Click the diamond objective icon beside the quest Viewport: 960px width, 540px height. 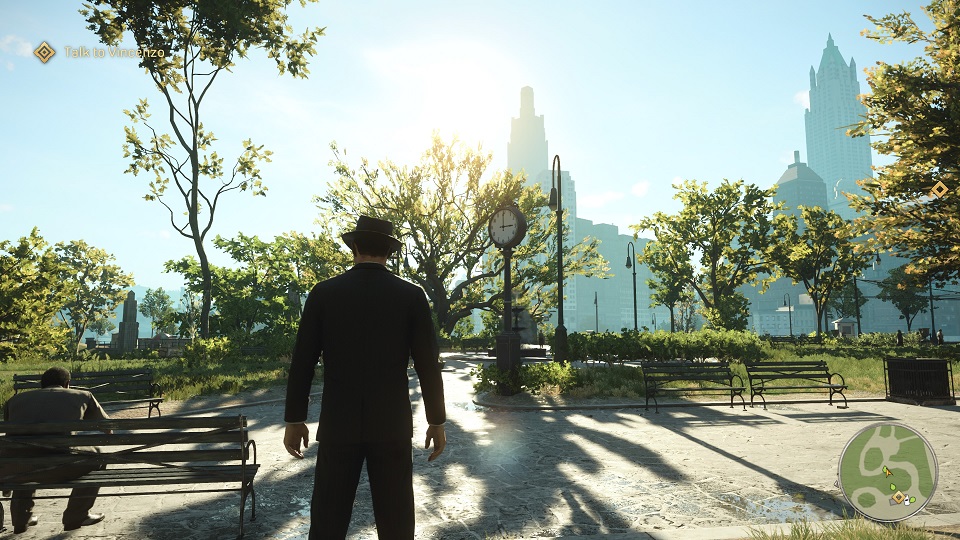tap(45, 52)
